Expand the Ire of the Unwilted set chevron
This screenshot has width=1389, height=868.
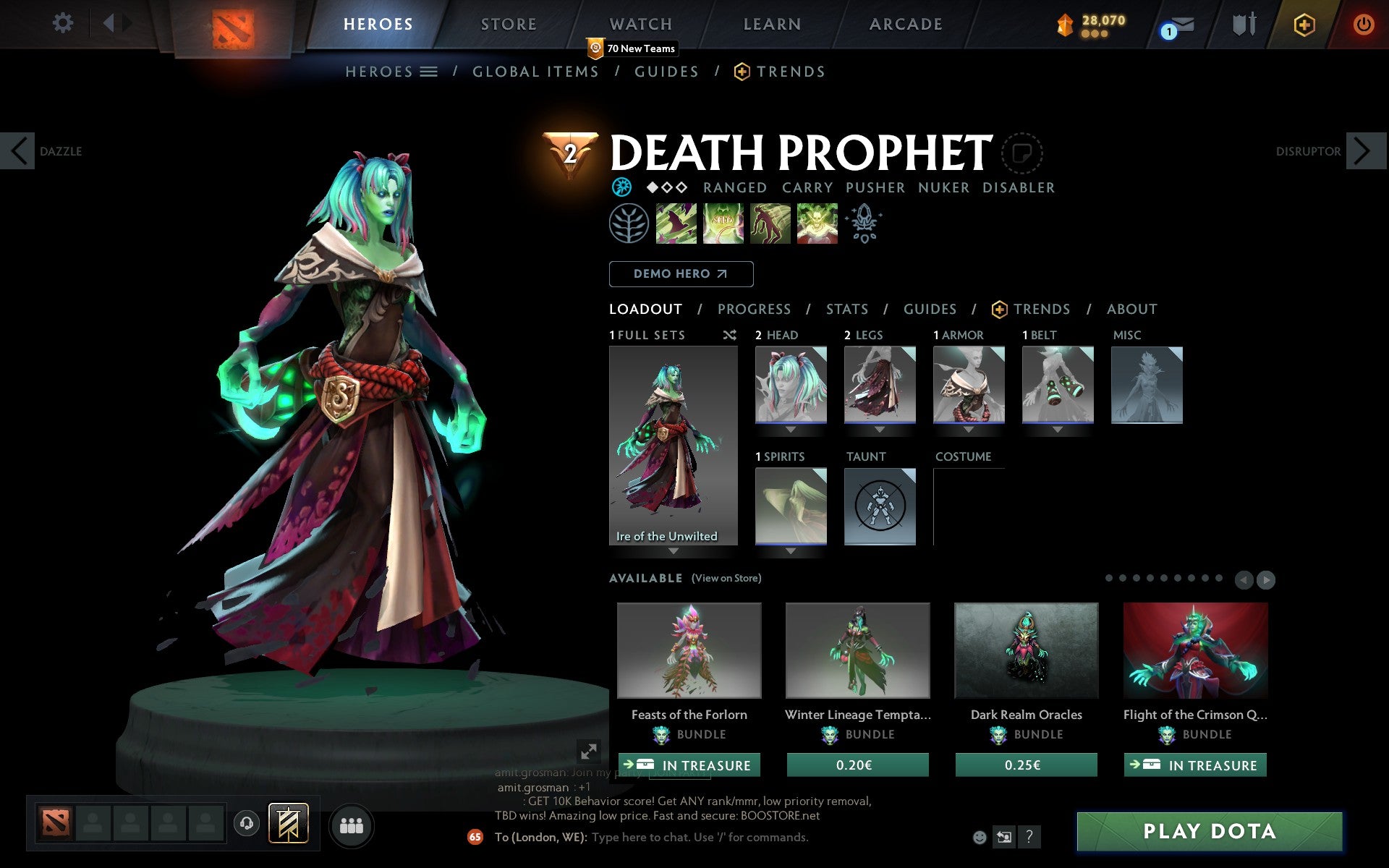[x=673, y=550]
